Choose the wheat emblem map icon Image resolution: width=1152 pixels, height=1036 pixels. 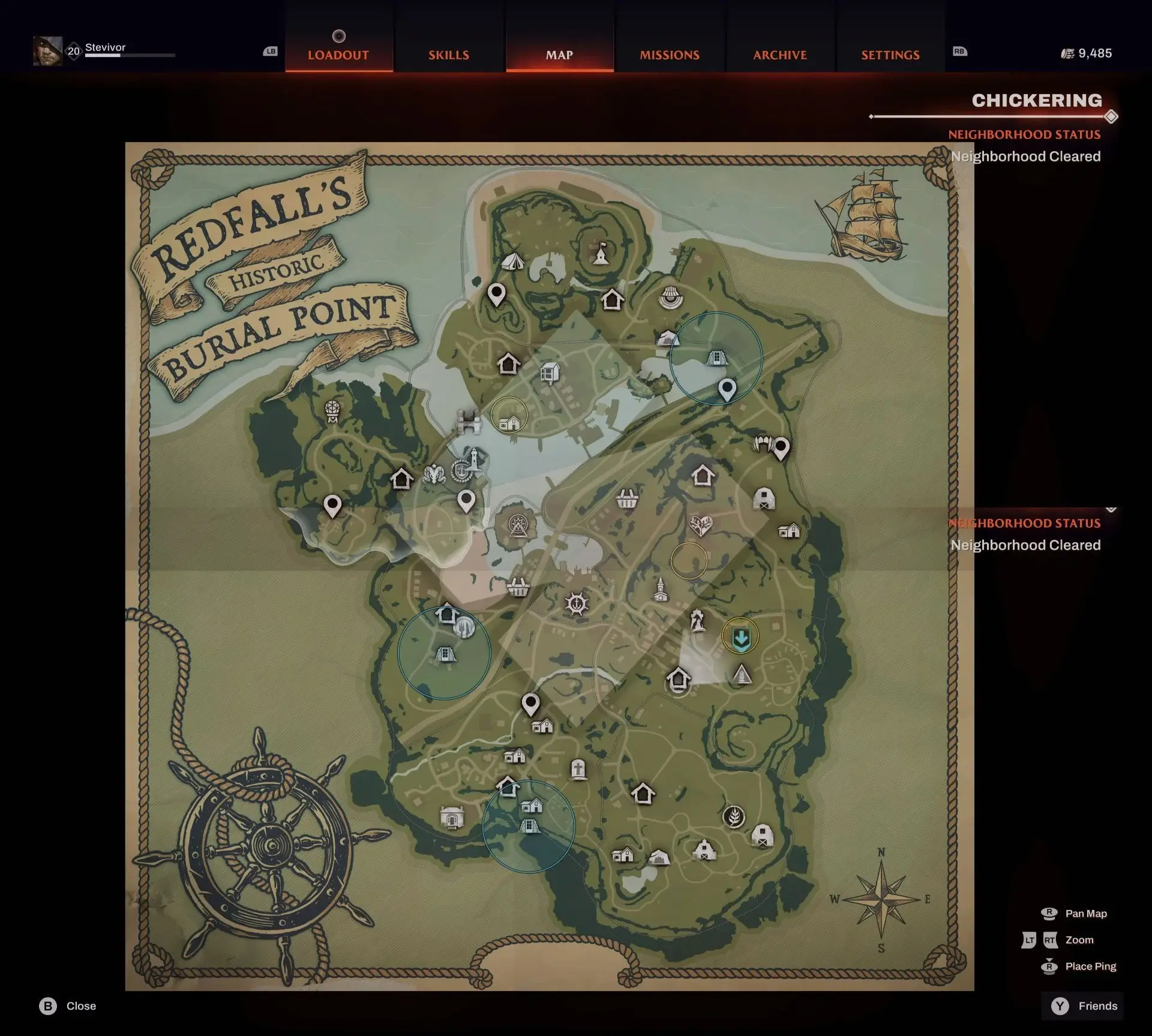point(733,816)
